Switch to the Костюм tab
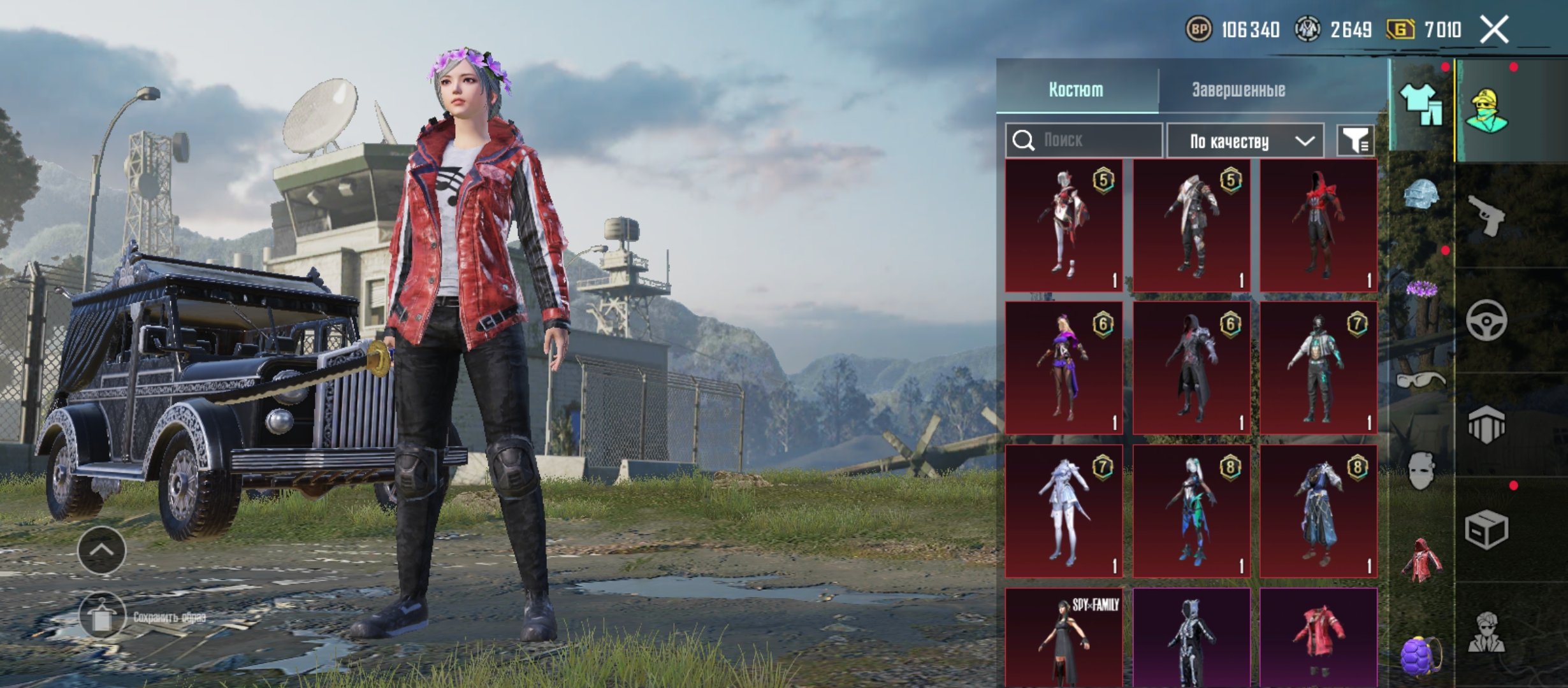The height and width of the screenshot is (688, 1568). pyautogui.click(x=1076, y=89)
